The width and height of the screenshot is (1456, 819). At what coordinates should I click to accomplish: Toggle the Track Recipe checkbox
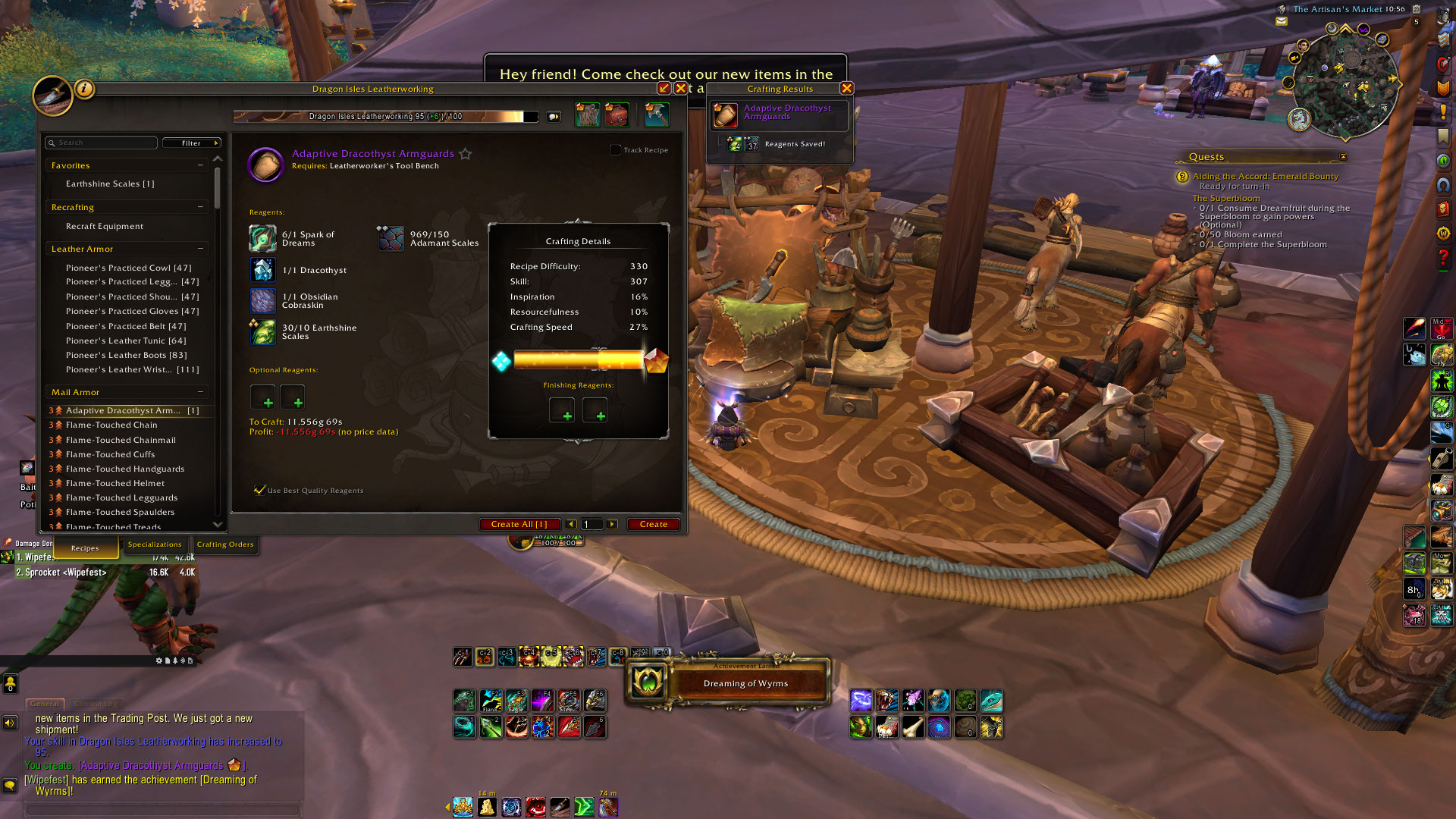click(616, 150)
